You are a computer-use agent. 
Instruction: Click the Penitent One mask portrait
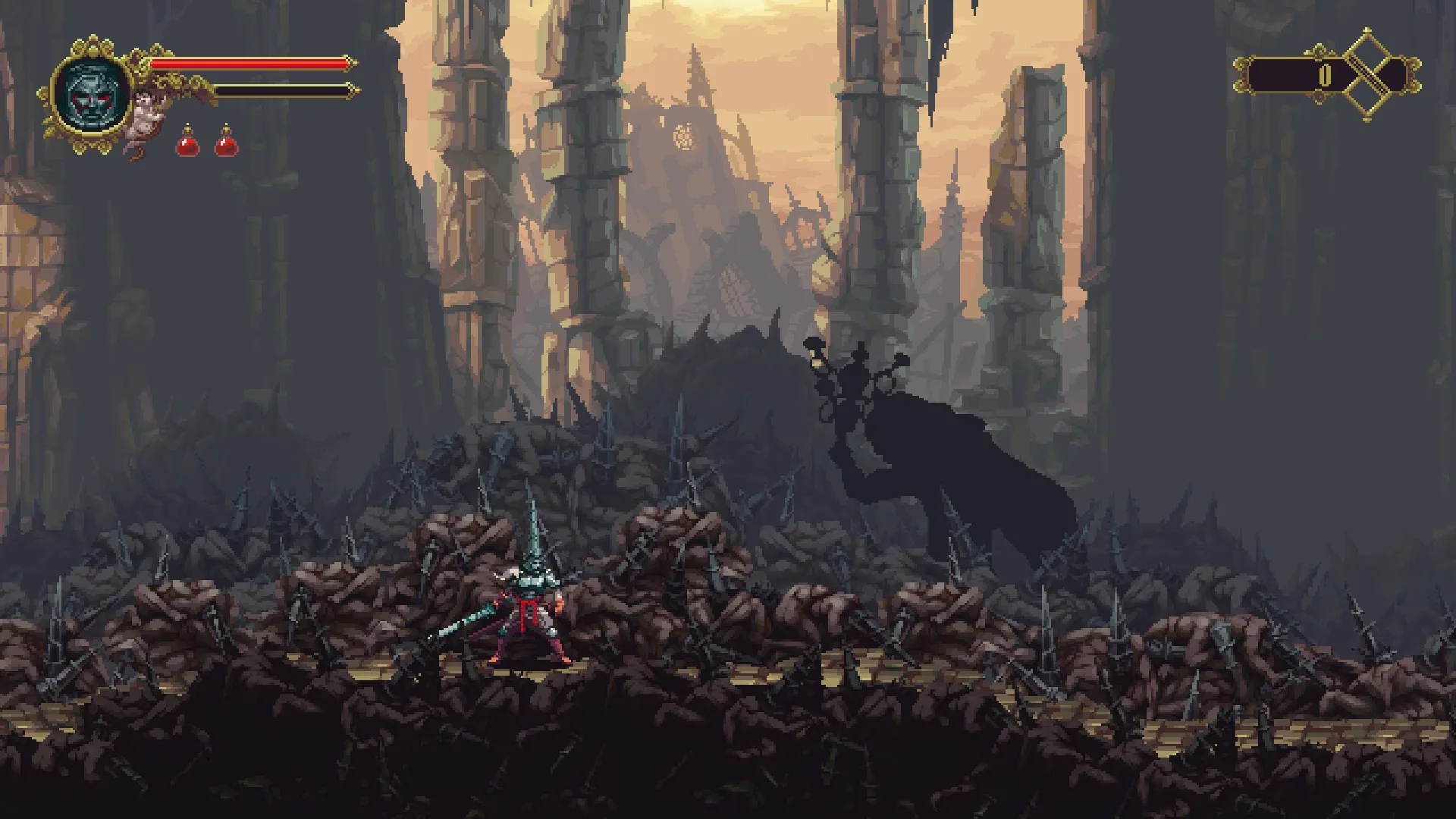coord(91,94)
